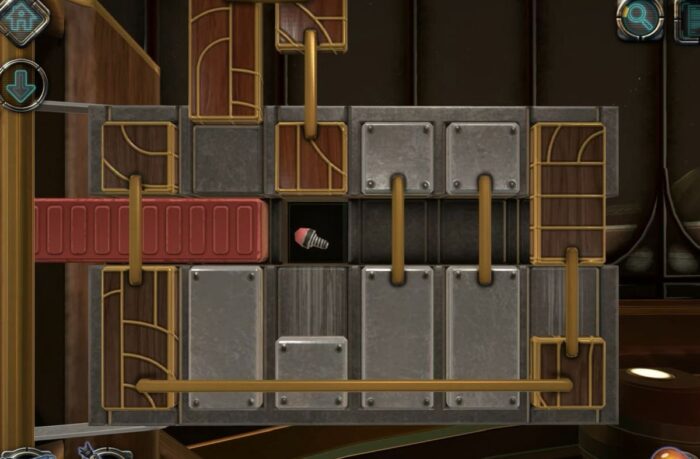Return to the home menu
The image size is (700, 459).
(x=22, y=19)
